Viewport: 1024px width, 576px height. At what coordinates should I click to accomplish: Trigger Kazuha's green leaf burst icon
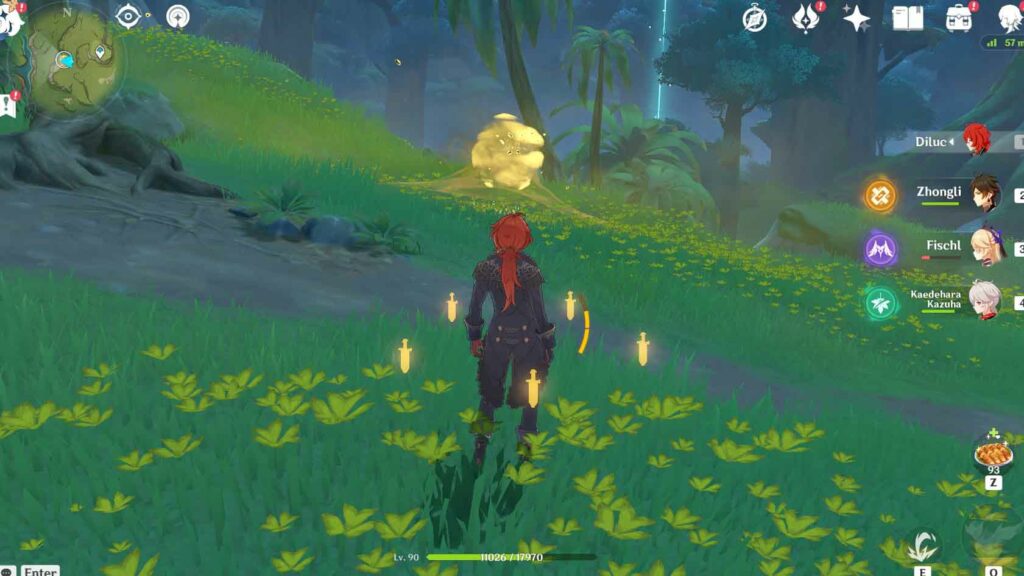tap(881, 302)
